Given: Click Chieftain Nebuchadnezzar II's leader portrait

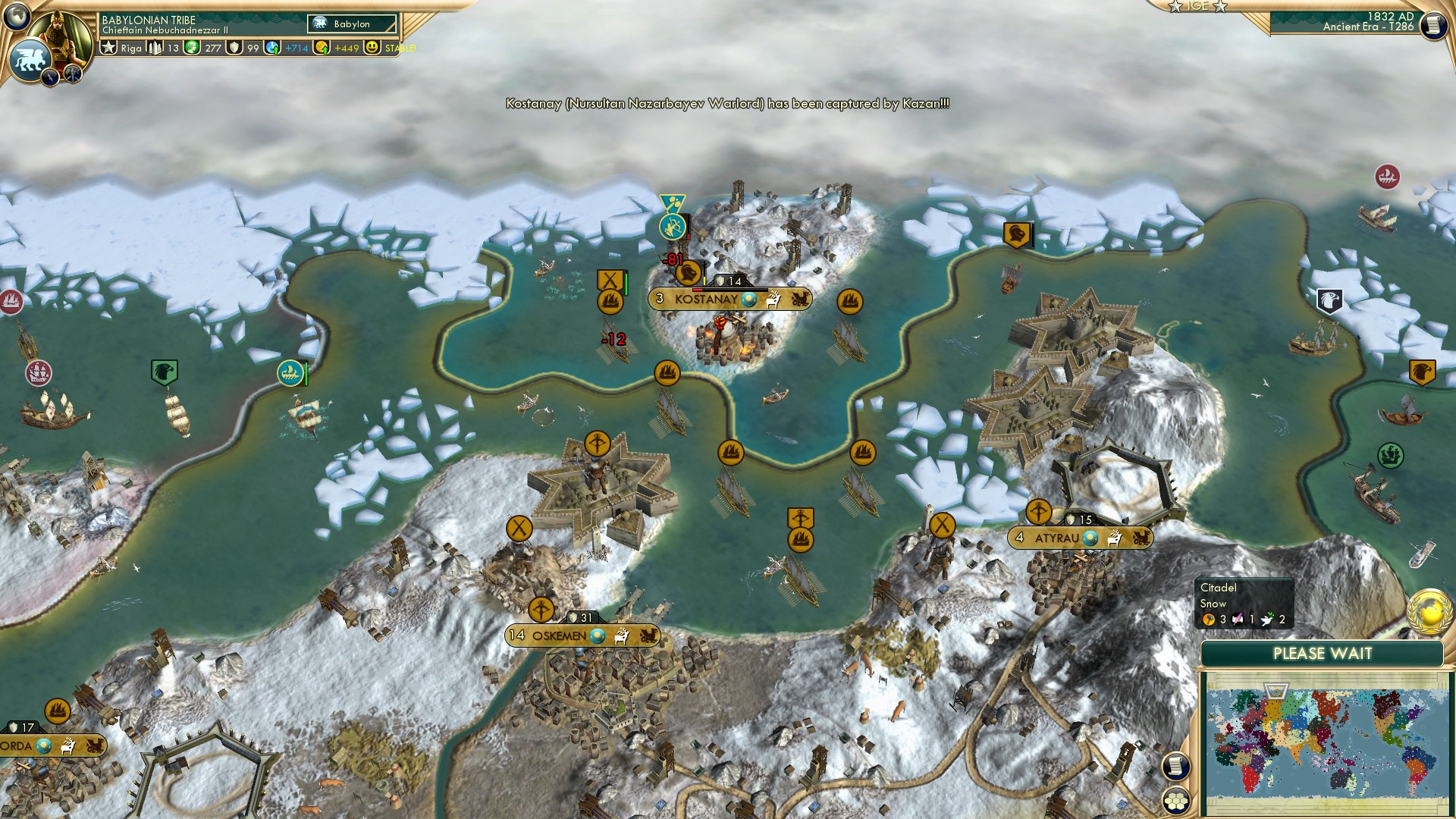Looking at the screenshot, I should click(x=61, y=32).
